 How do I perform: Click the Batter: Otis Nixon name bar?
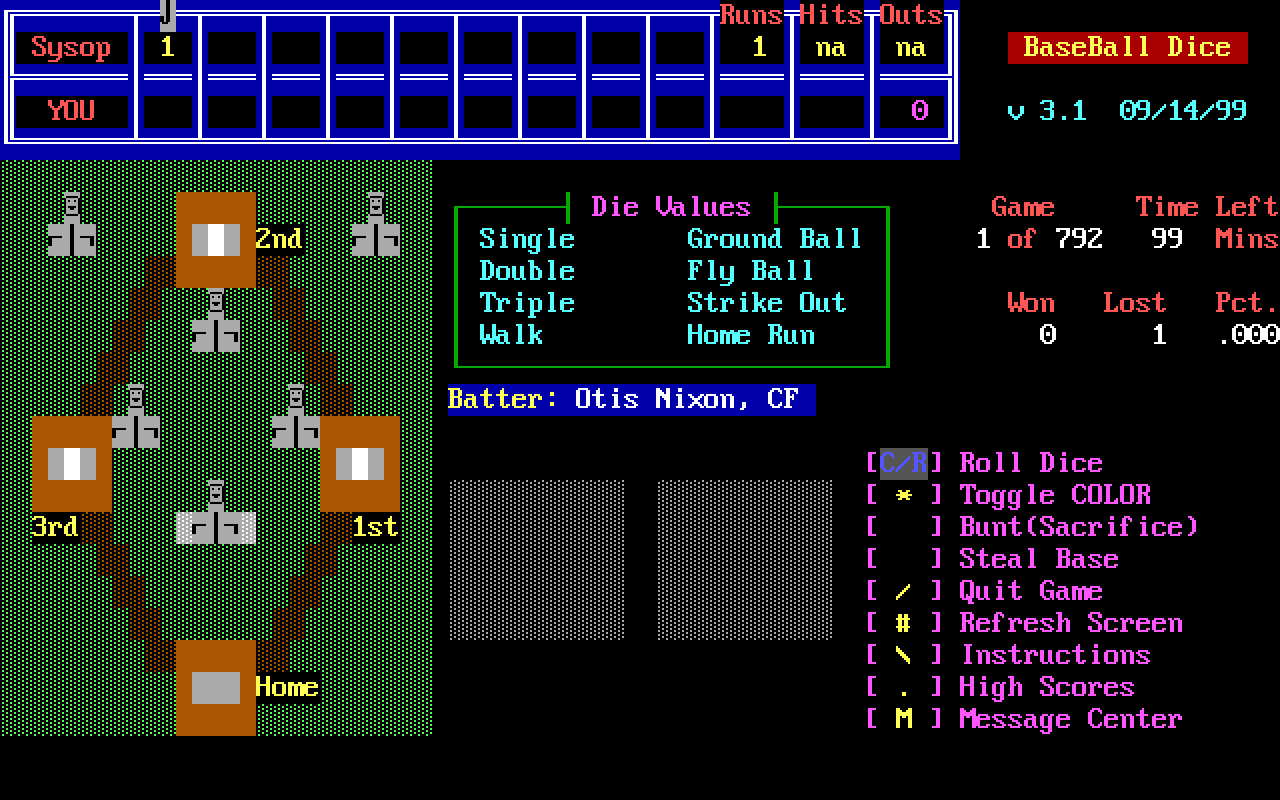pos(630,399)
